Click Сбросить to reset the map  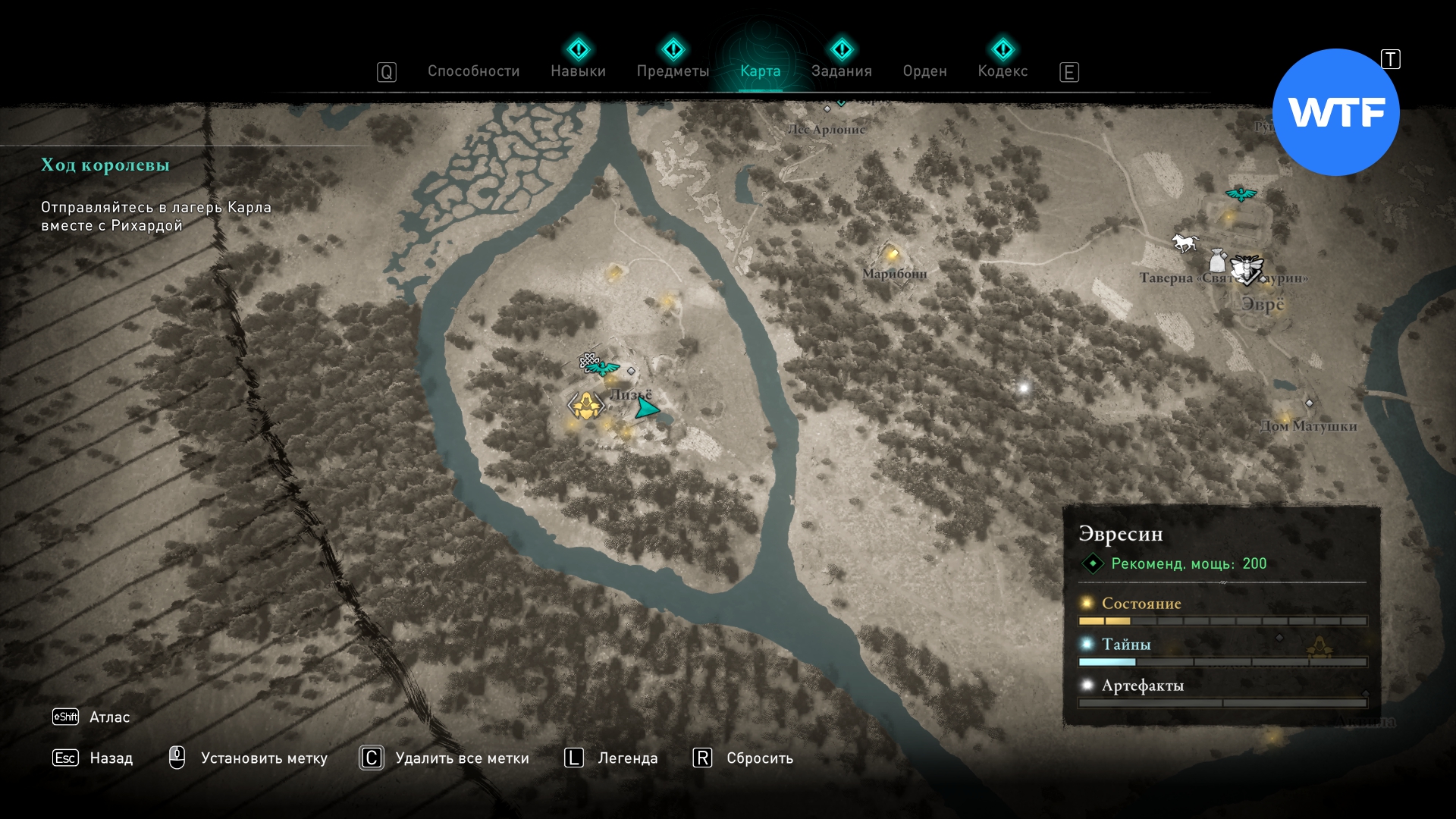coord(759,758)
